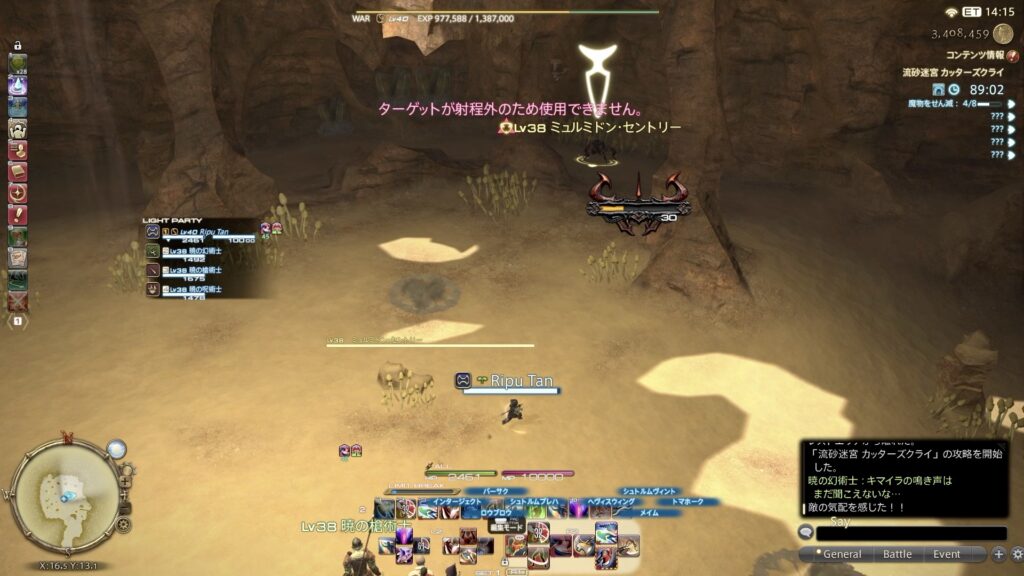Click the white water-drop icon in left sidebar
The height and width of the screenshot is (576, 1024).
tap(18, 86)
